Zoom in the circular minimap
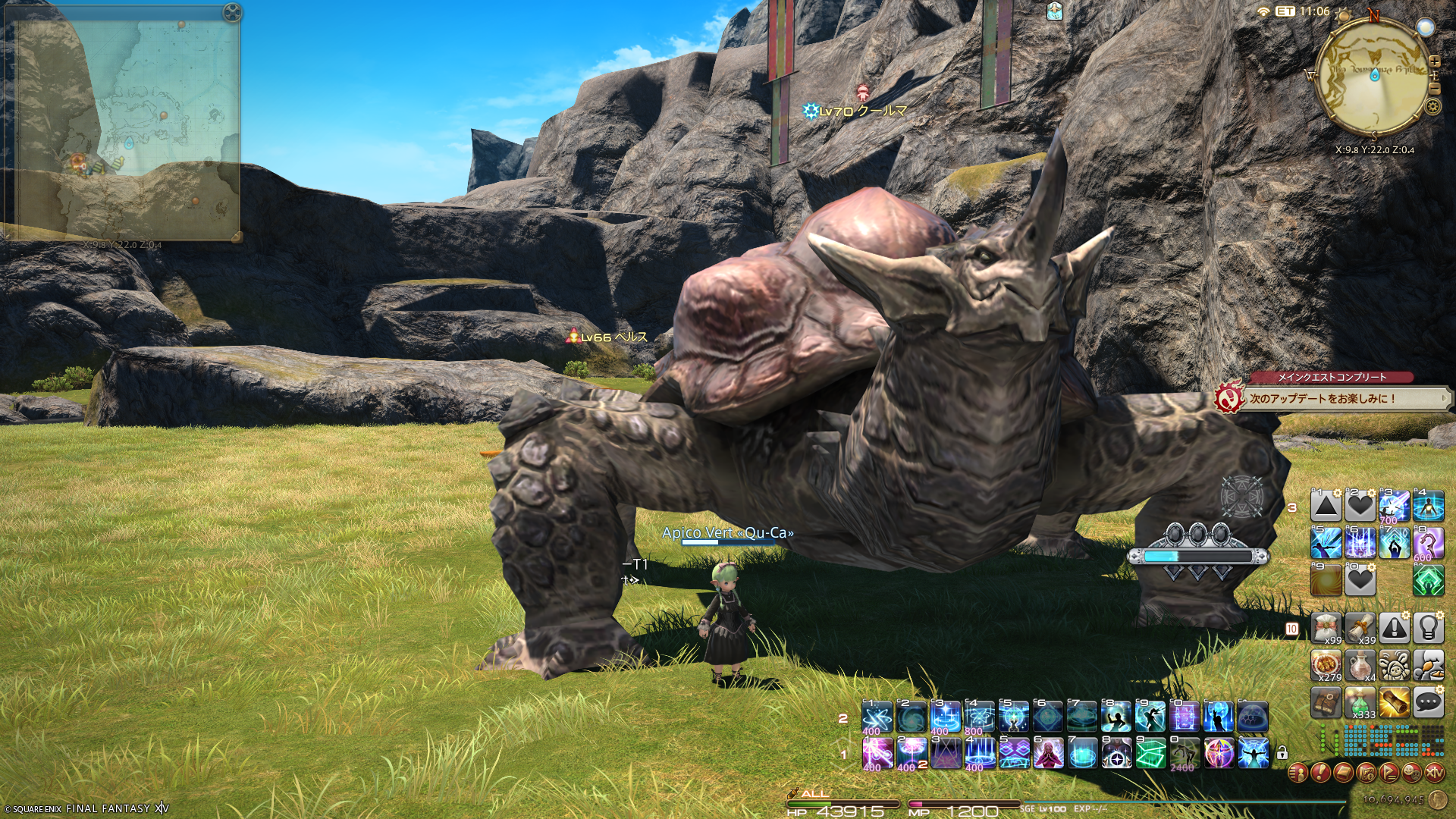Viewport: 1456px width, 819px height. (1434, 61)
